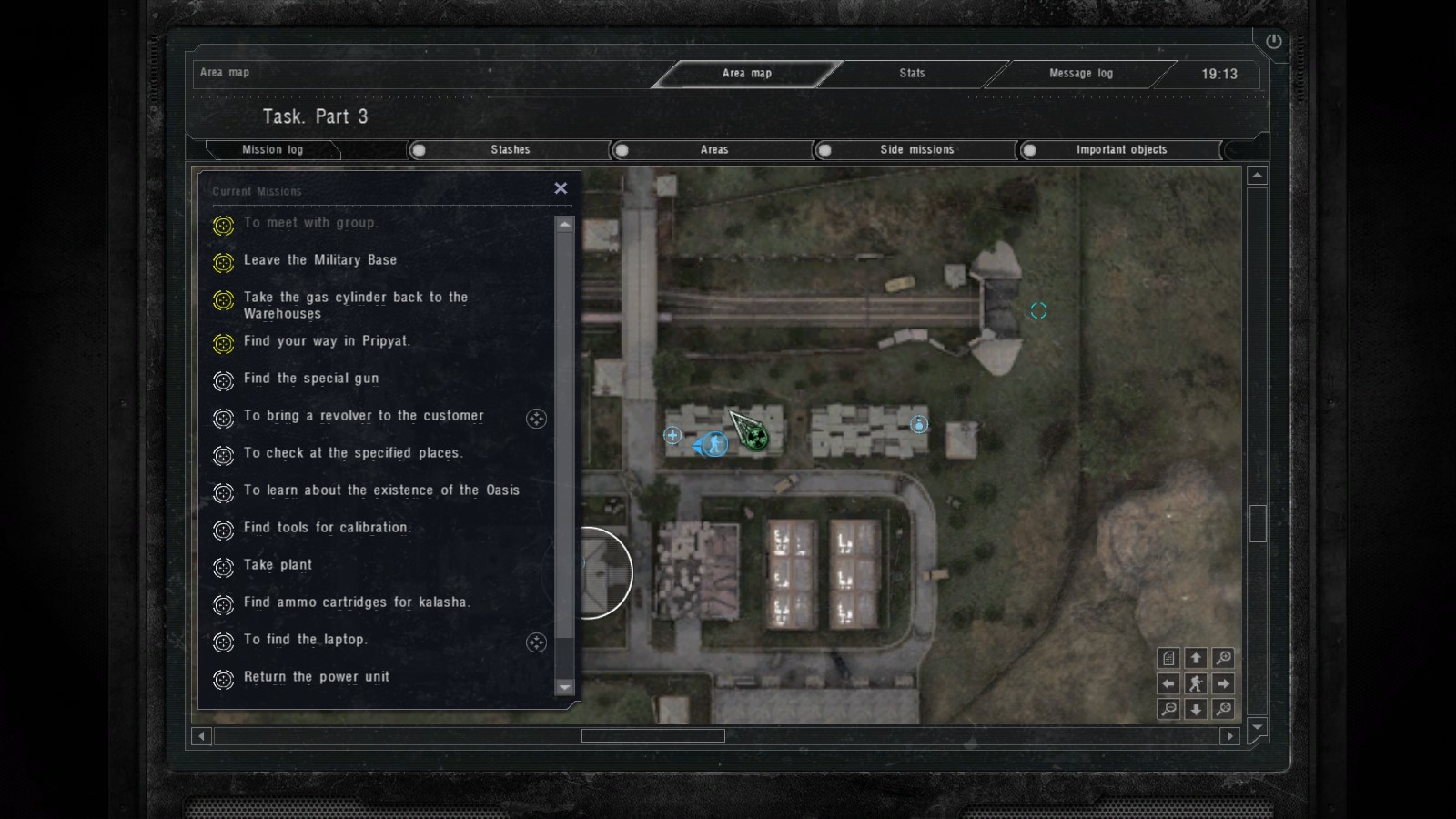The image size is (1456, 819).
Task: Pan the map using the right arrow button
Action: click(x=1224, y=683)
